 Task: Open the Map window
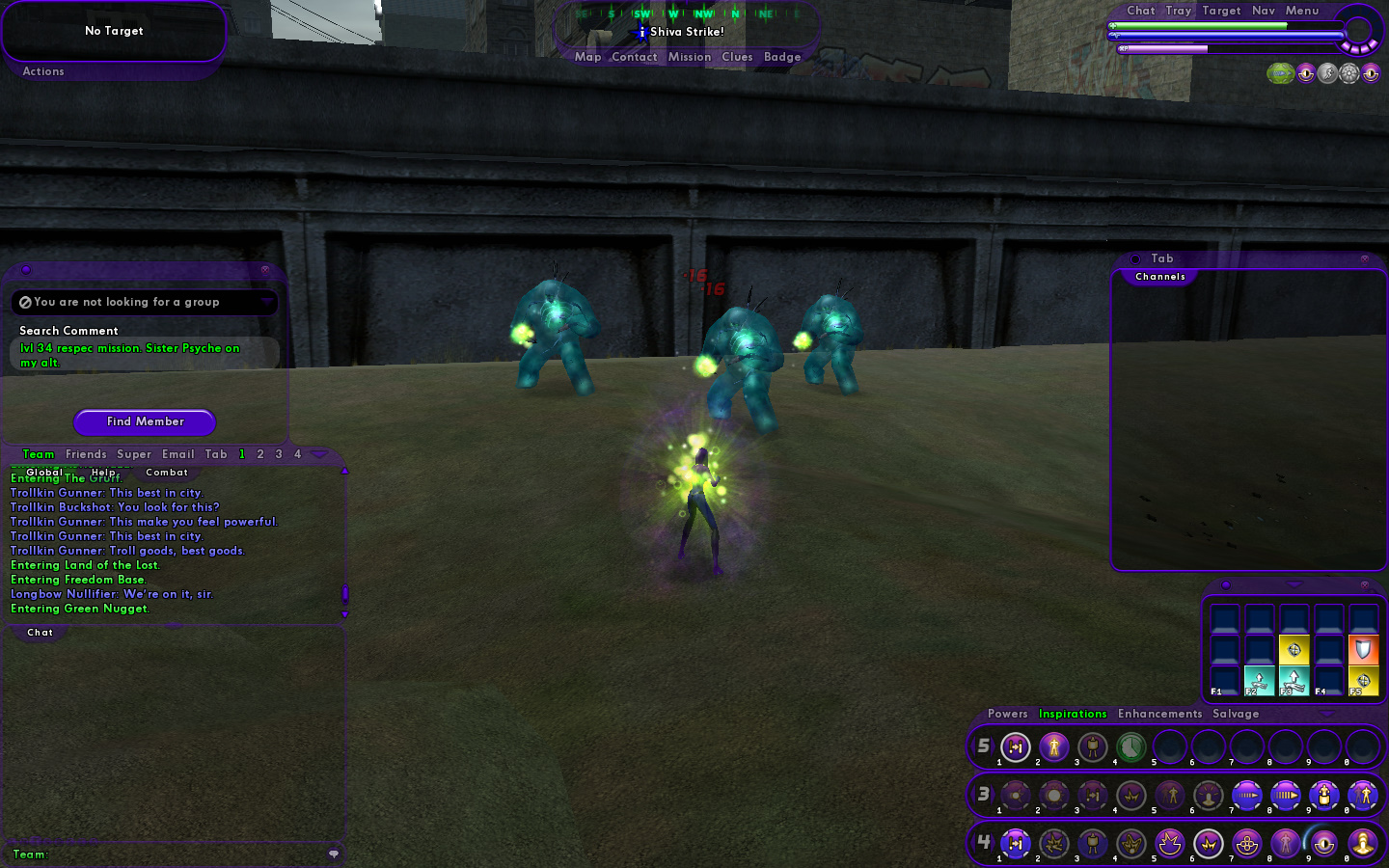[x=587, y=57]
